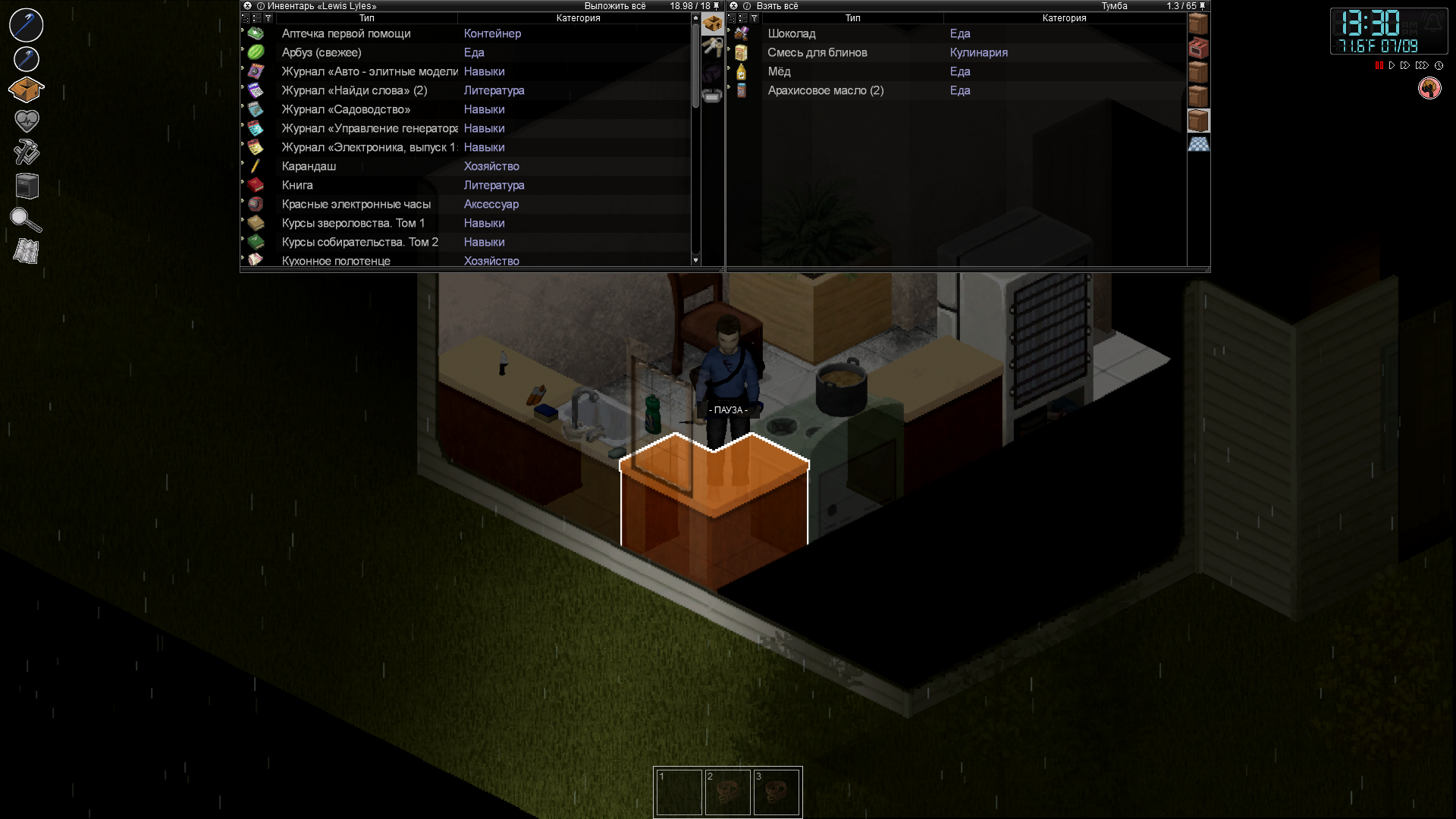The width and height of the screenshot is (1456, 819).
Task: Take all items with Взять всё
Action: click(x=777, y=6)
